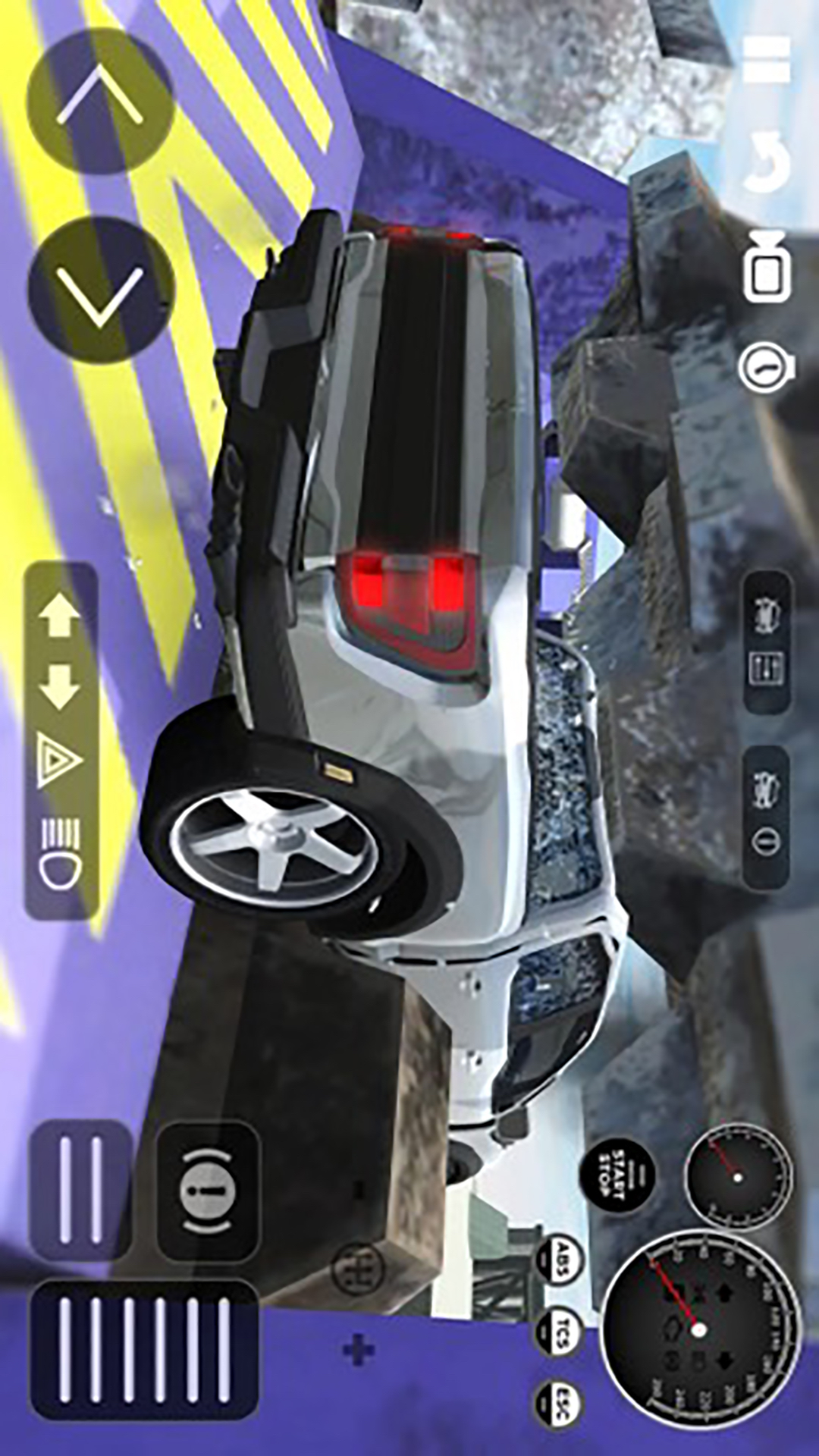The width and height of the screenshot is (819, 1456).
Task: Toggle the TCS traction control
Action: pyautogui.click(x=560, y=1332)
